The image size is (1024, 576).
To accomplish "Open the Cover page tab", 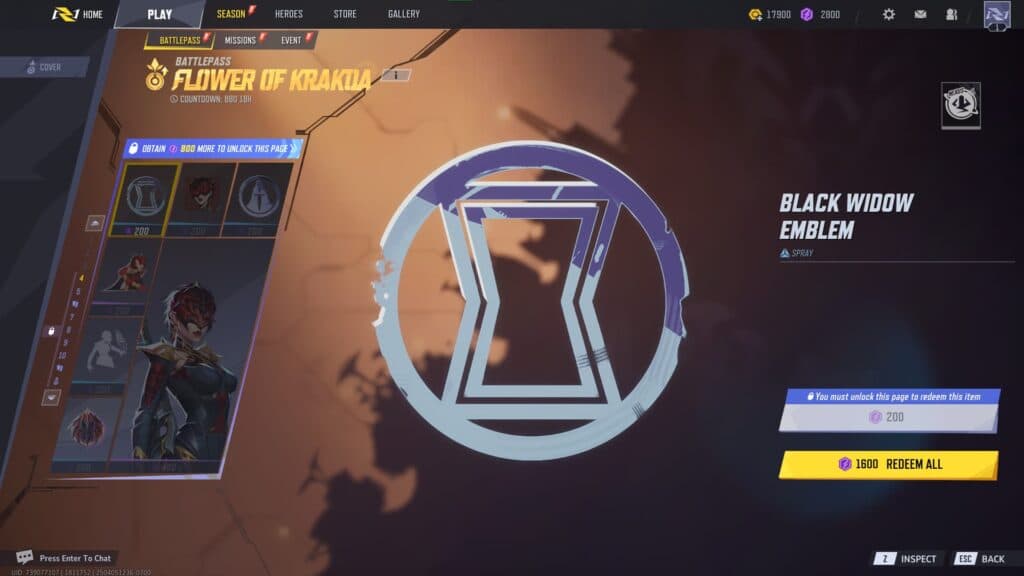I will (44, 67).
